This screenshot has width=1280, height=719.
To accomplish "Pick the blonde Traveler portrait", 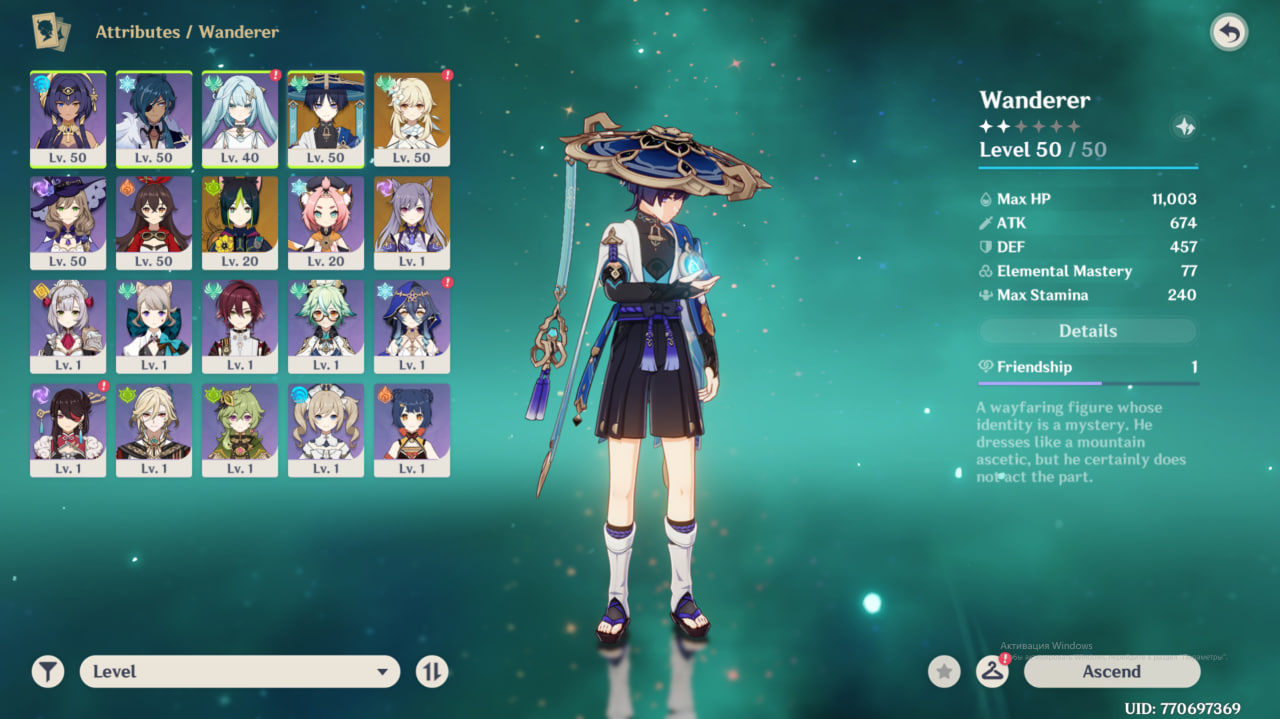I will pyautogui.click(x=412, y=118).
